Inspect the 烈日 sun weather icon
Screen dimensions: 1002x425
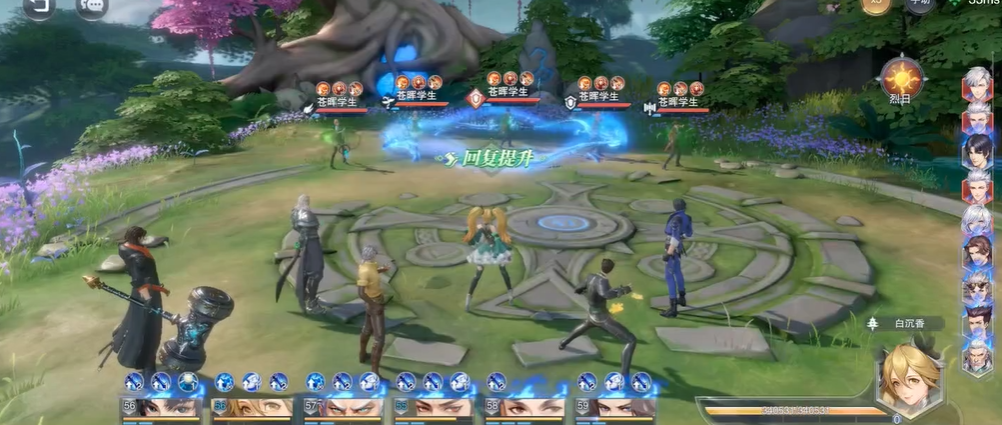click(902, 77)
